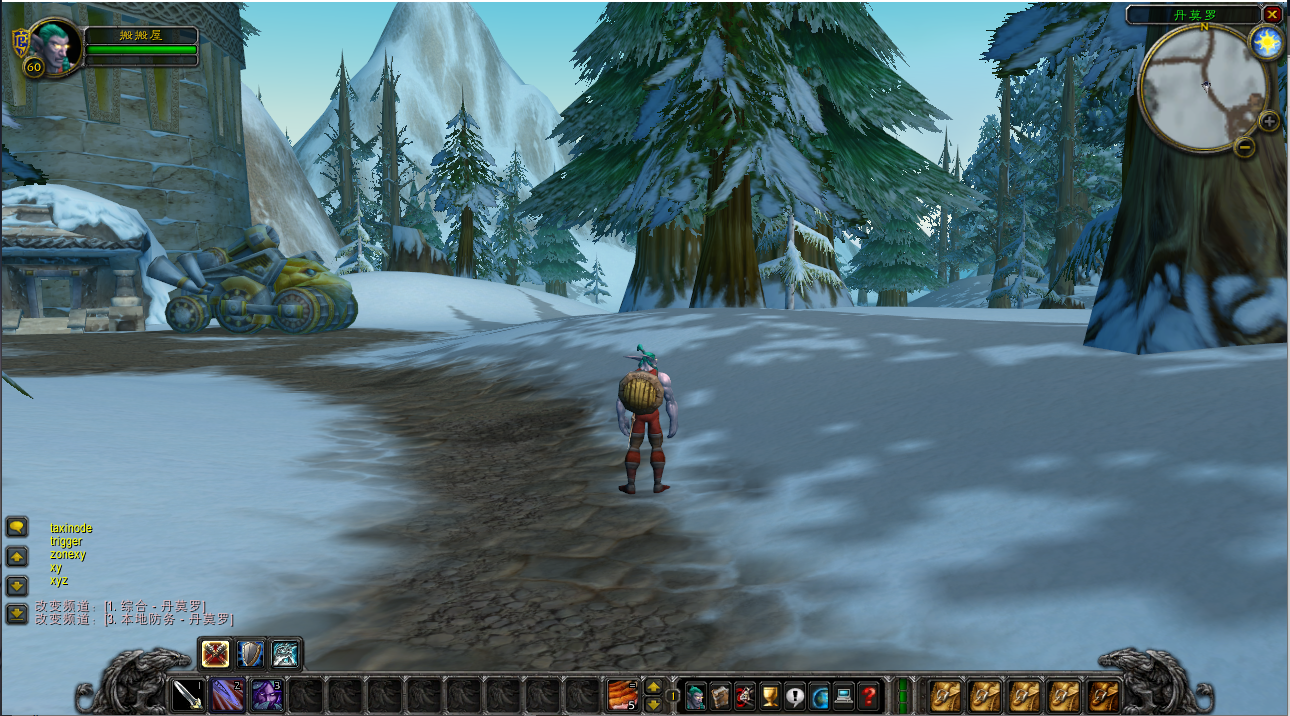The height and width of the screenshot is (716, 1290).
Task: Open the world map globe button
Action: (x=820, y=695)
